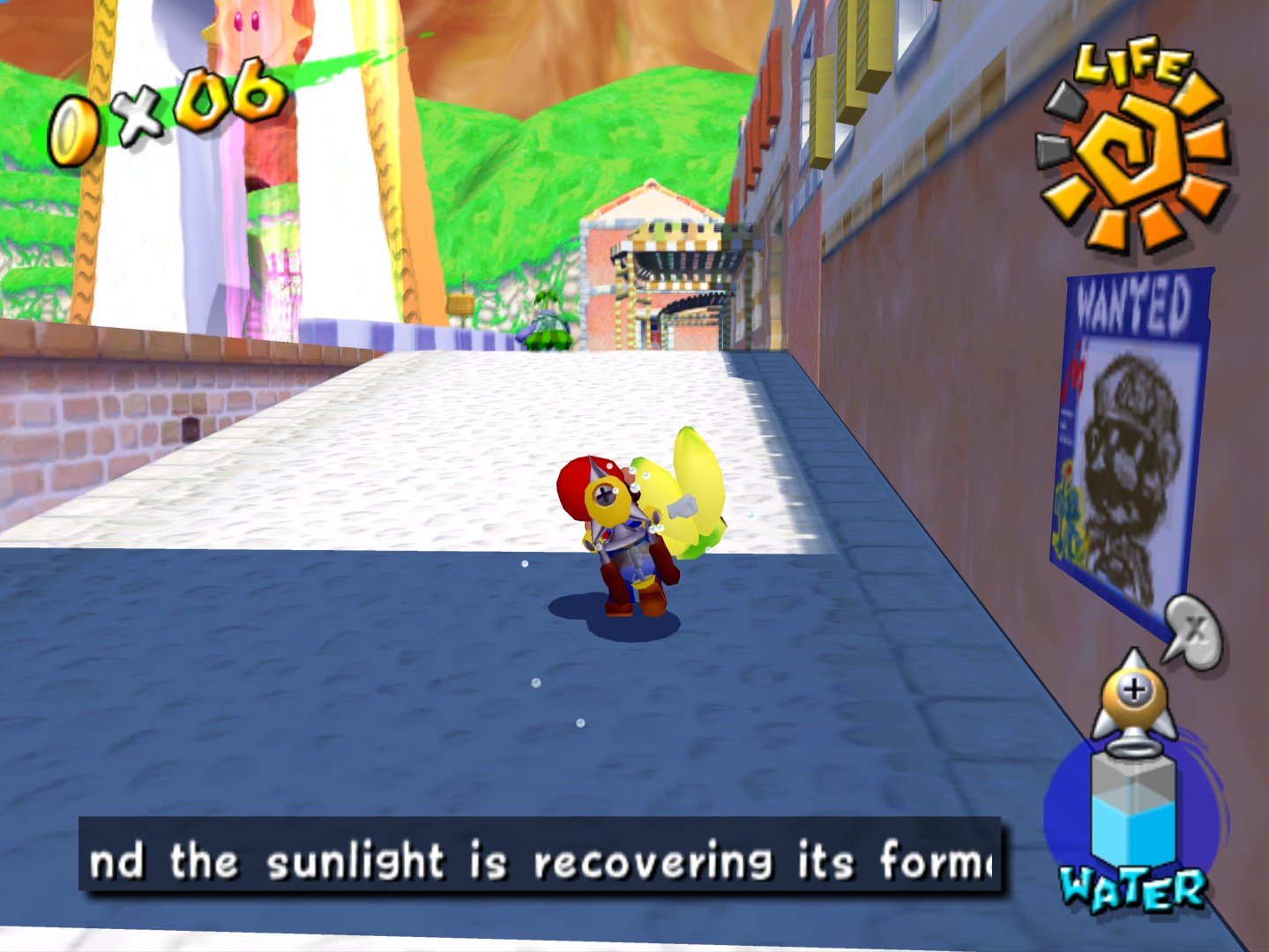This screenshot has width=1269, height=952.
Task: Select the FLUDD spray nozzle icon
Action: click(x=1131, y=696)
